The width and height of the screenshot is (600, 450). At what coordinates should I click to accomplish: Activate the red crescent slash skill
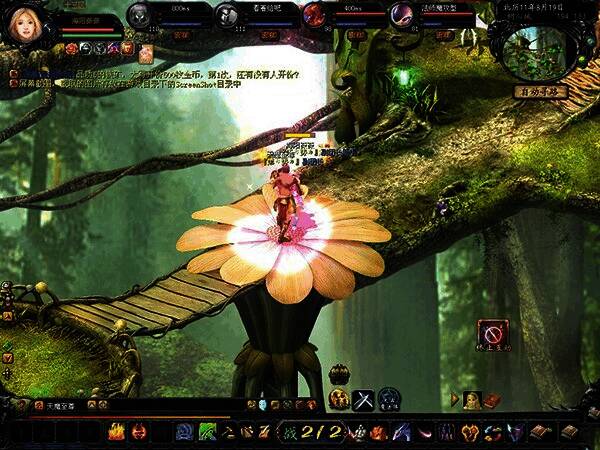pos(424,432)
